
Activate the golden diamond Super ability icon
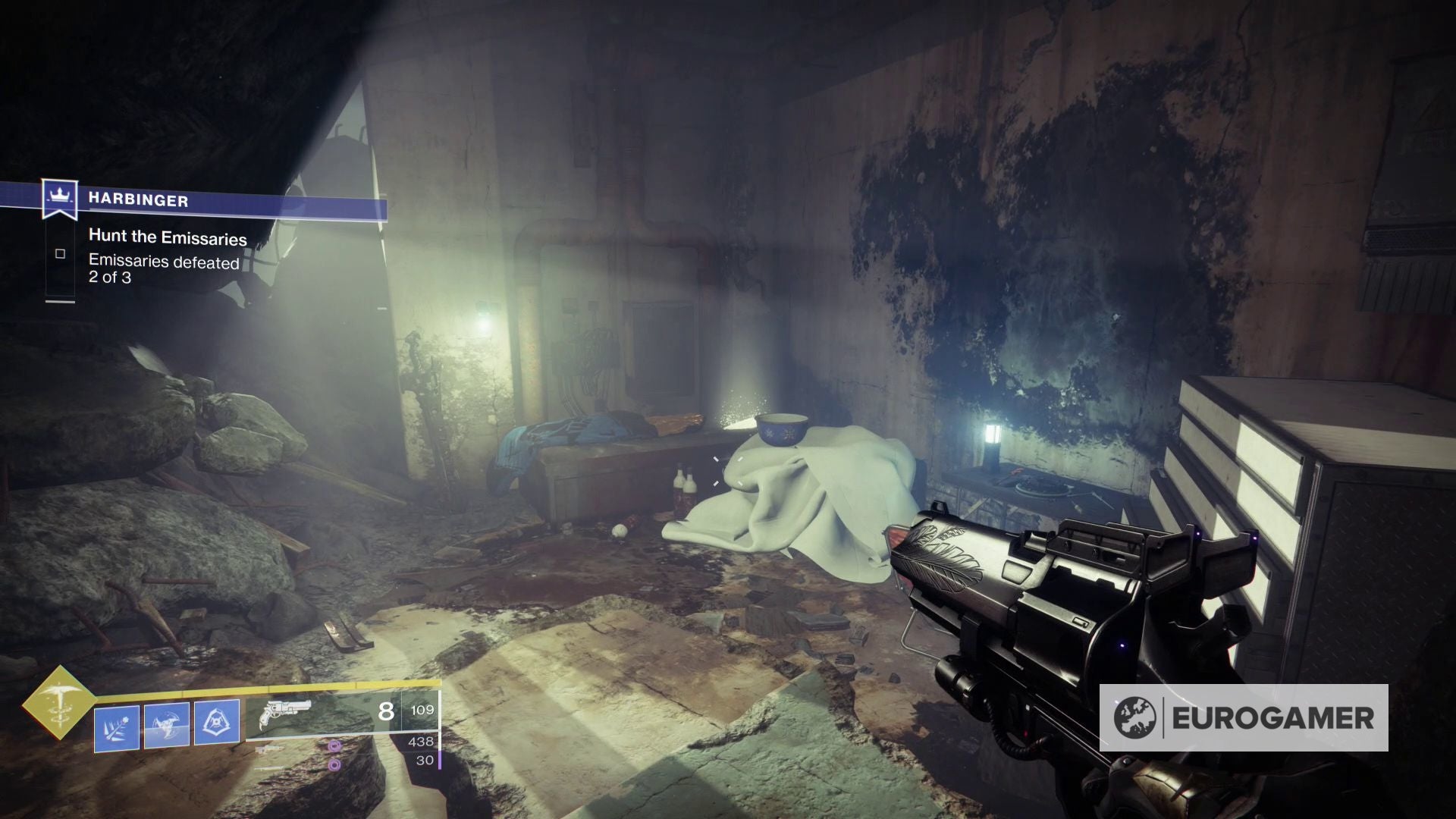point(58,702)
